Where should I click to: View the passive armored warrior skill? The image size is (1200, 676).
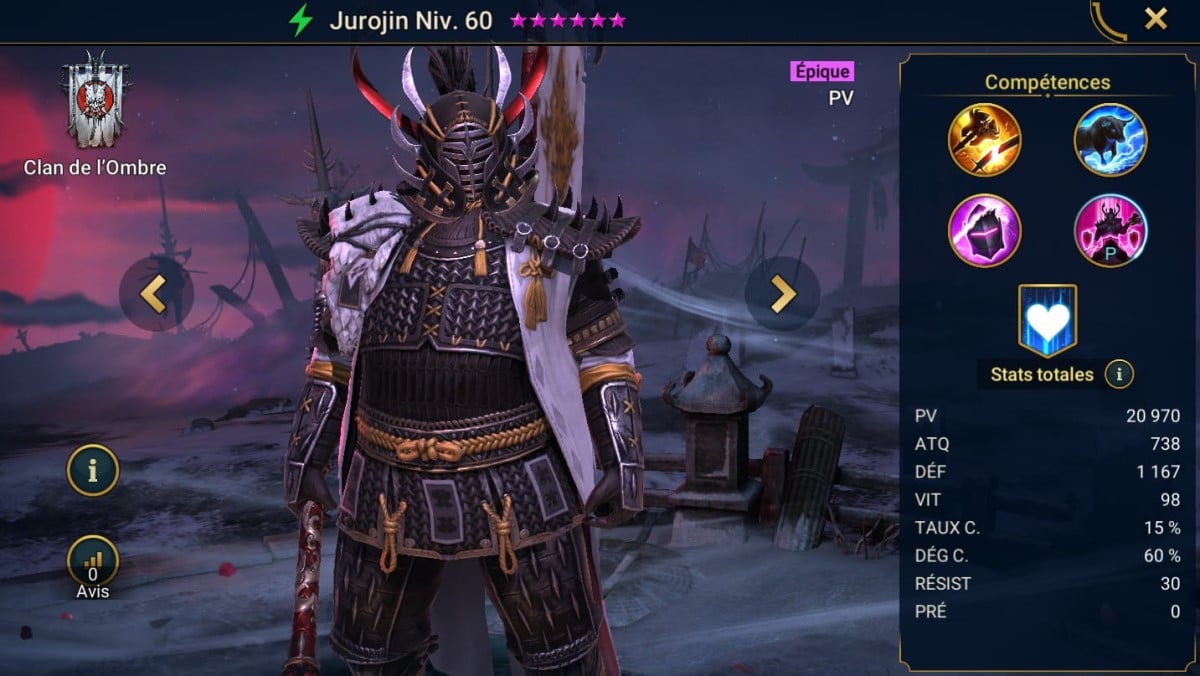coord(1110,230)
